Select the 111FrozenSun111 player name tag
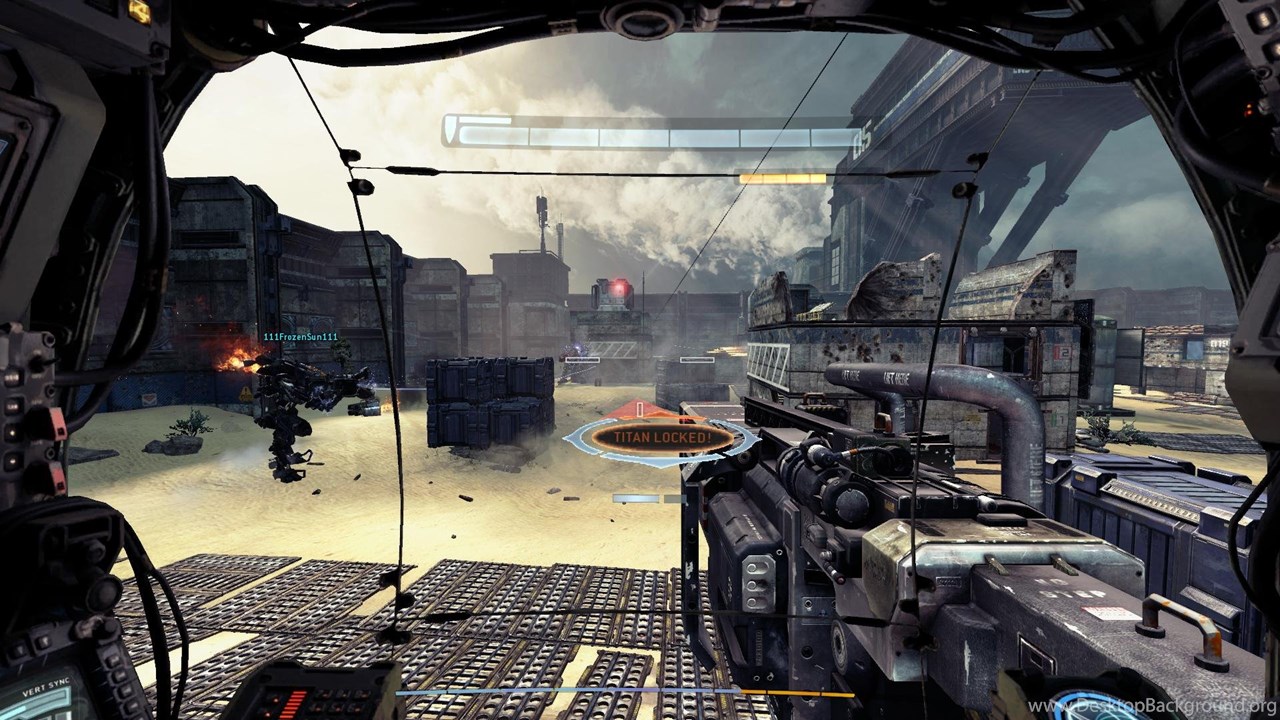Screen dimensions: 1280x720 pyautogui.click(x=300, y=337)
